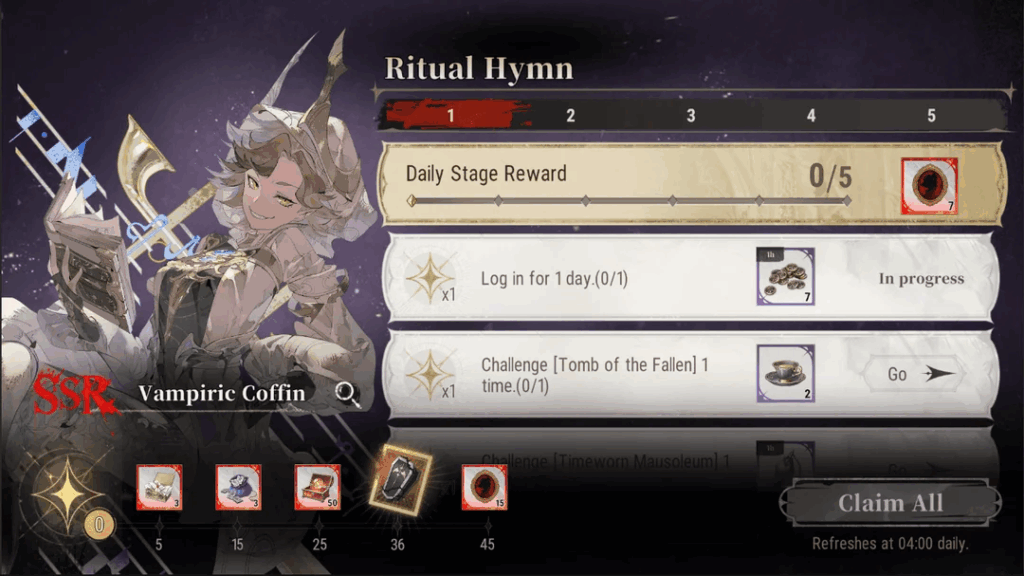
Task: Select the 25-point milestone treasure chest reward
Action: click(x=317, y=488)
